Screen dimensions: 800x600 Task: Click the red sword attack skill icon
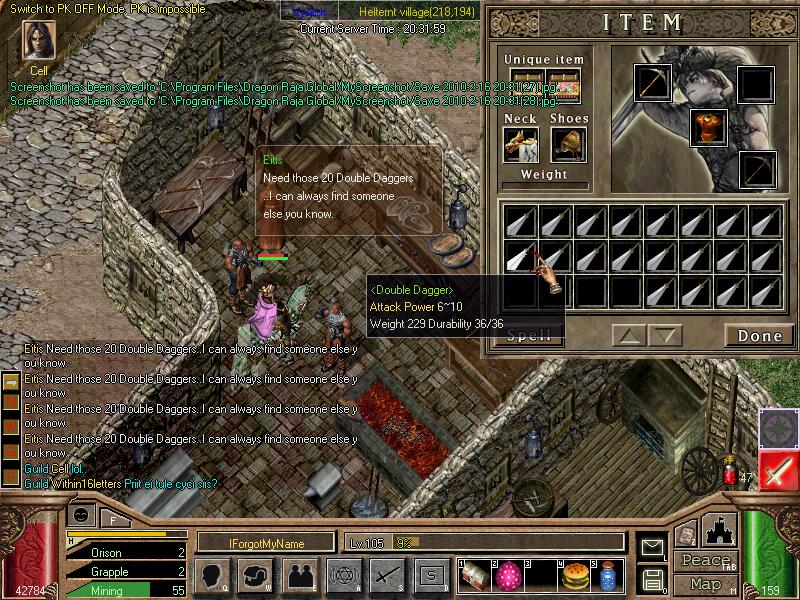[778, 471]
